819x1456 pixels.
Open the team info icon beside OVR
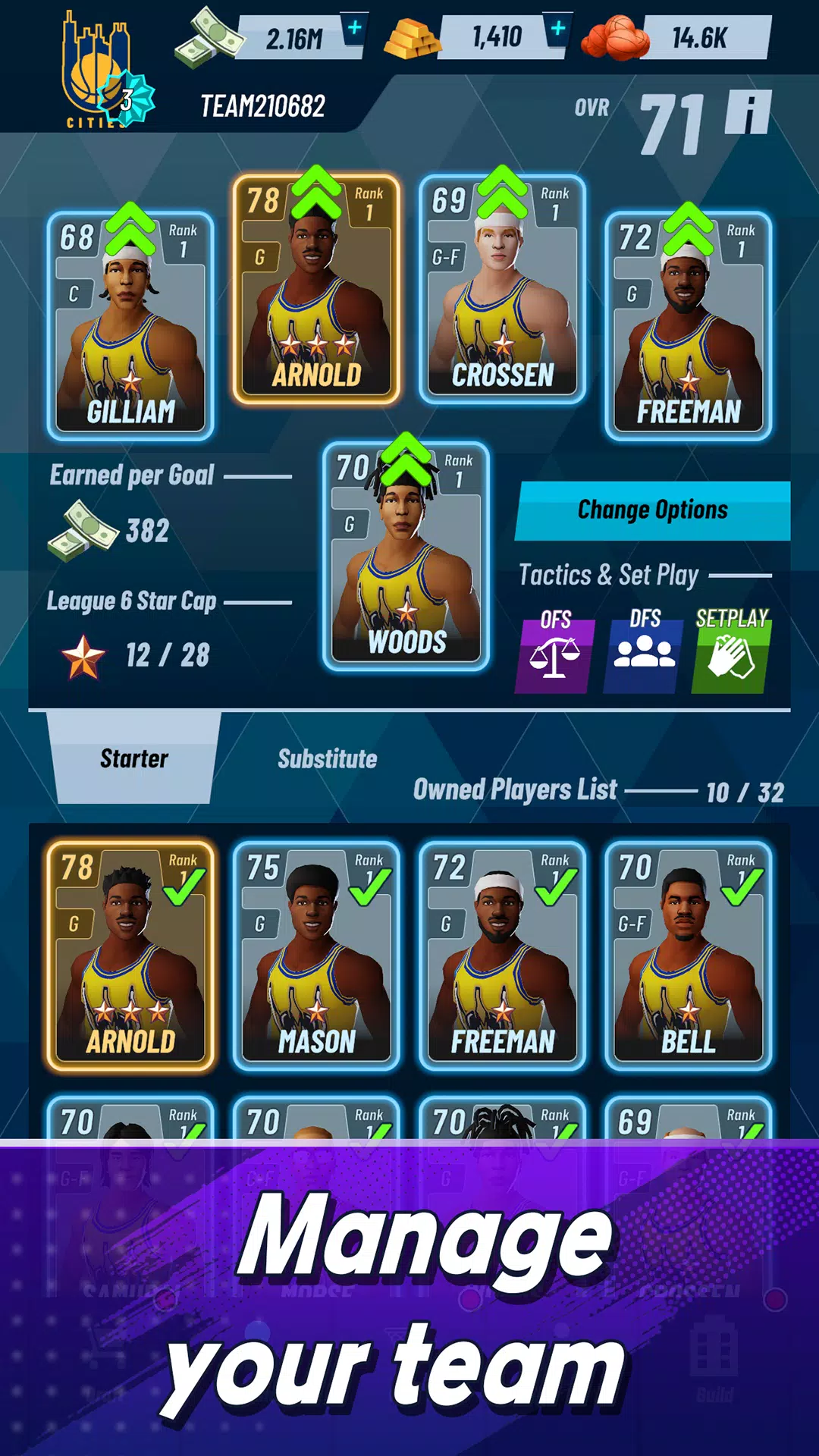click(748, 112)
